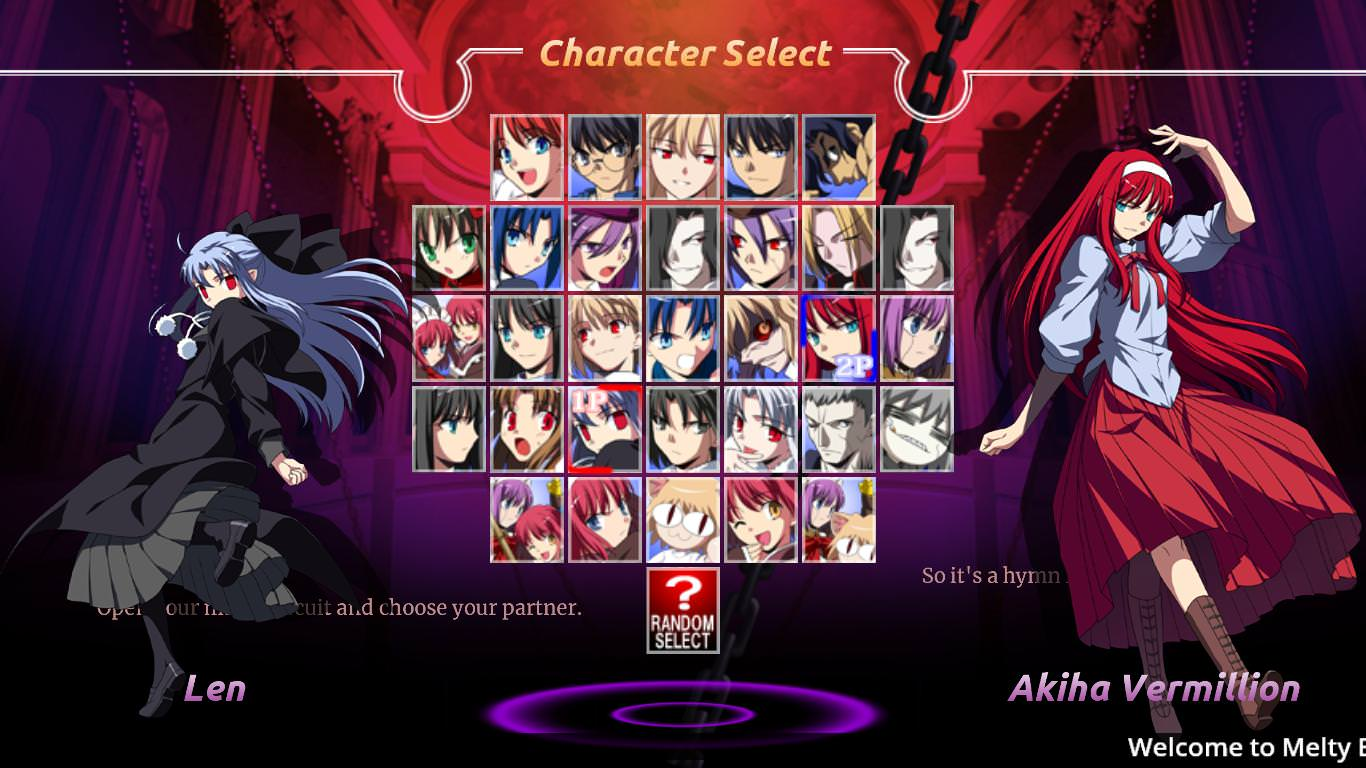Choose the smiling red-haired blue-eyed girl portrait
The height and width of the screenshot is (768, 1366).
527,157
